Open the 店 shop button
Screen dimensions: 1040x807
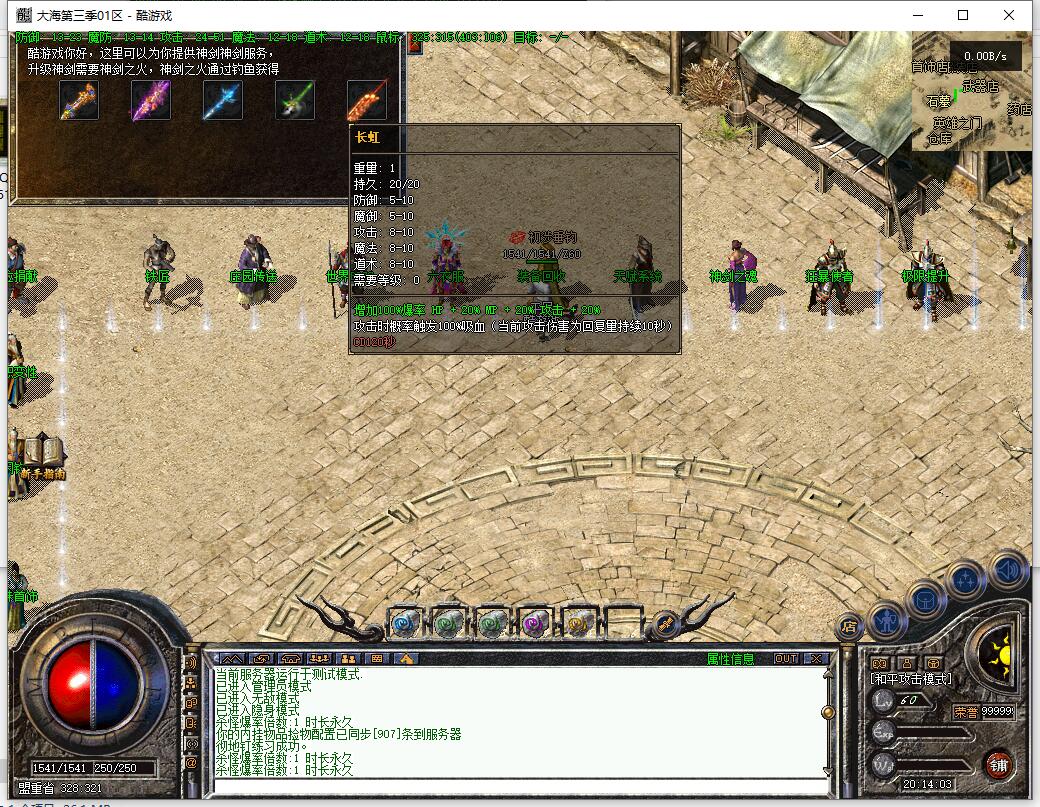click(x=849, y=628)
